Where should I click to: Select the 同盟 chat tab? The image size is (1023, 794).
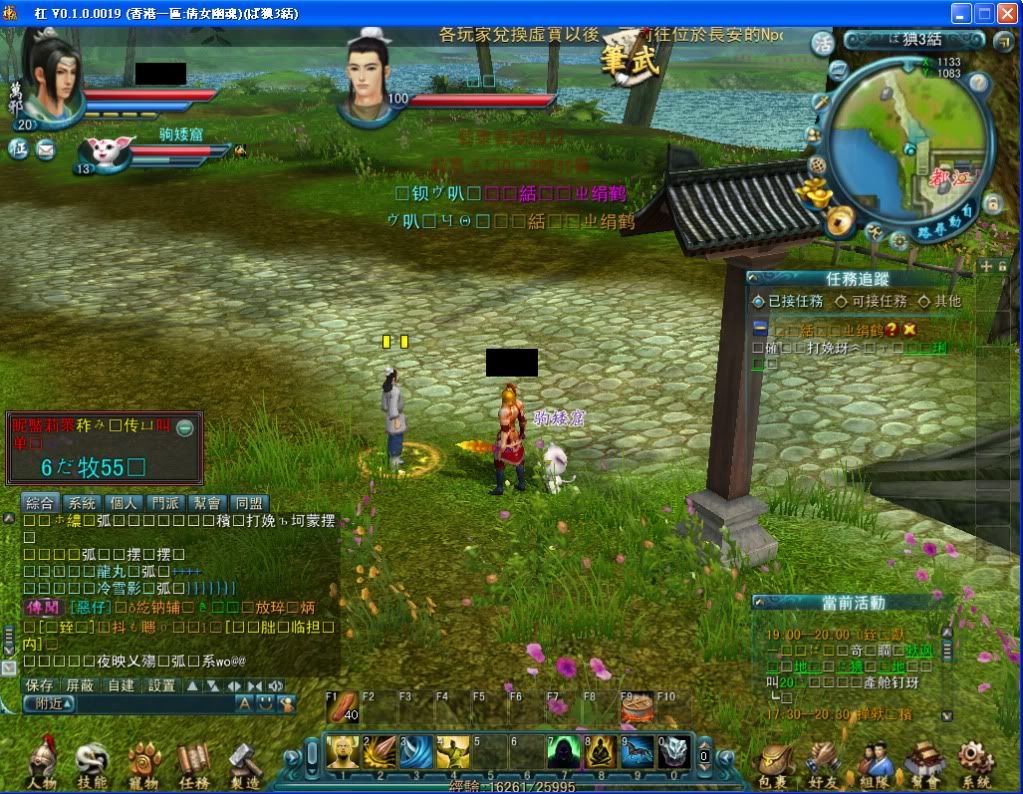pos(248,503)
